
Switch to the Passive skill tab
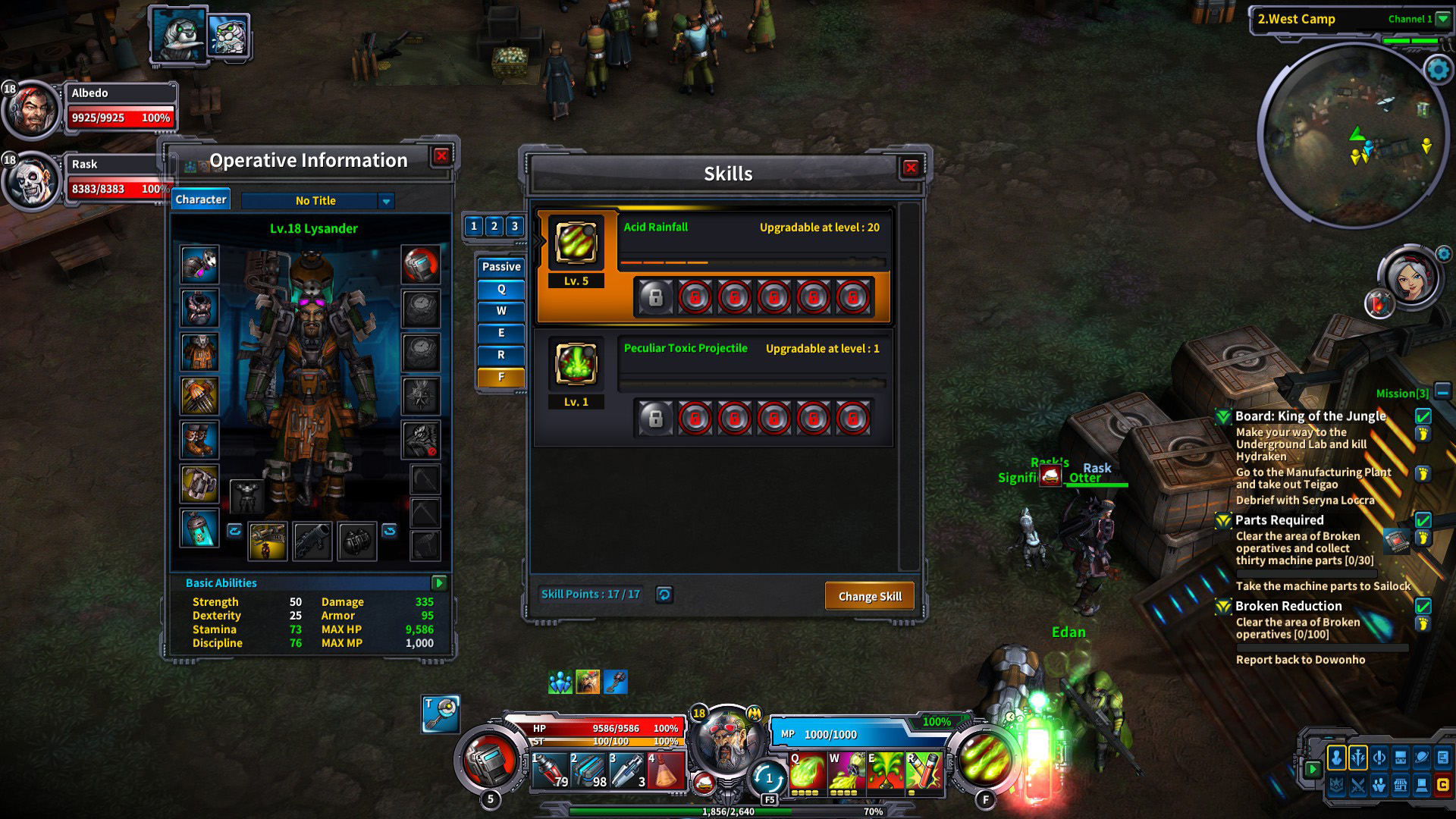(501, 267)
